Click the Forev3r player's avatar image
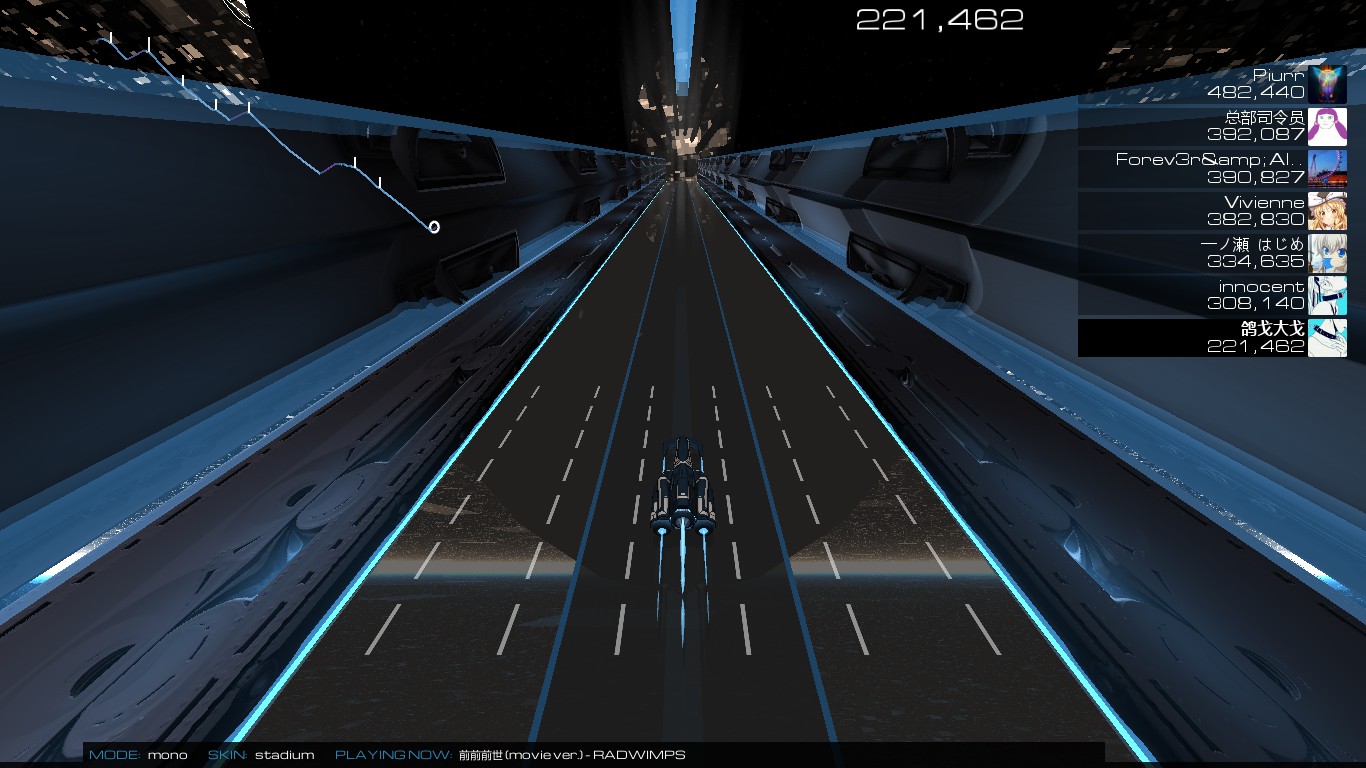 point(1329,168)
